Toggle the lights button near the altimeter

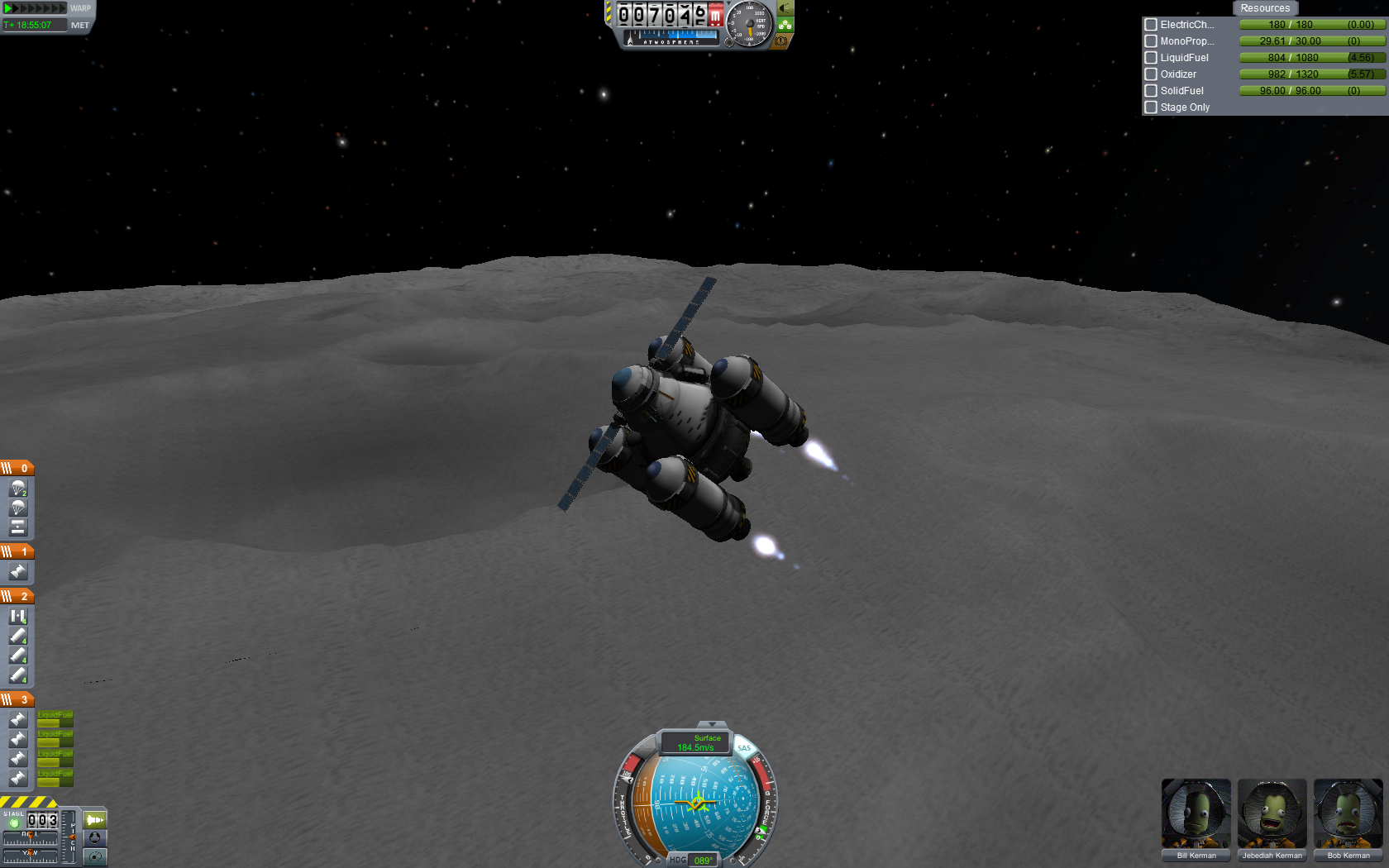point(785,8)
